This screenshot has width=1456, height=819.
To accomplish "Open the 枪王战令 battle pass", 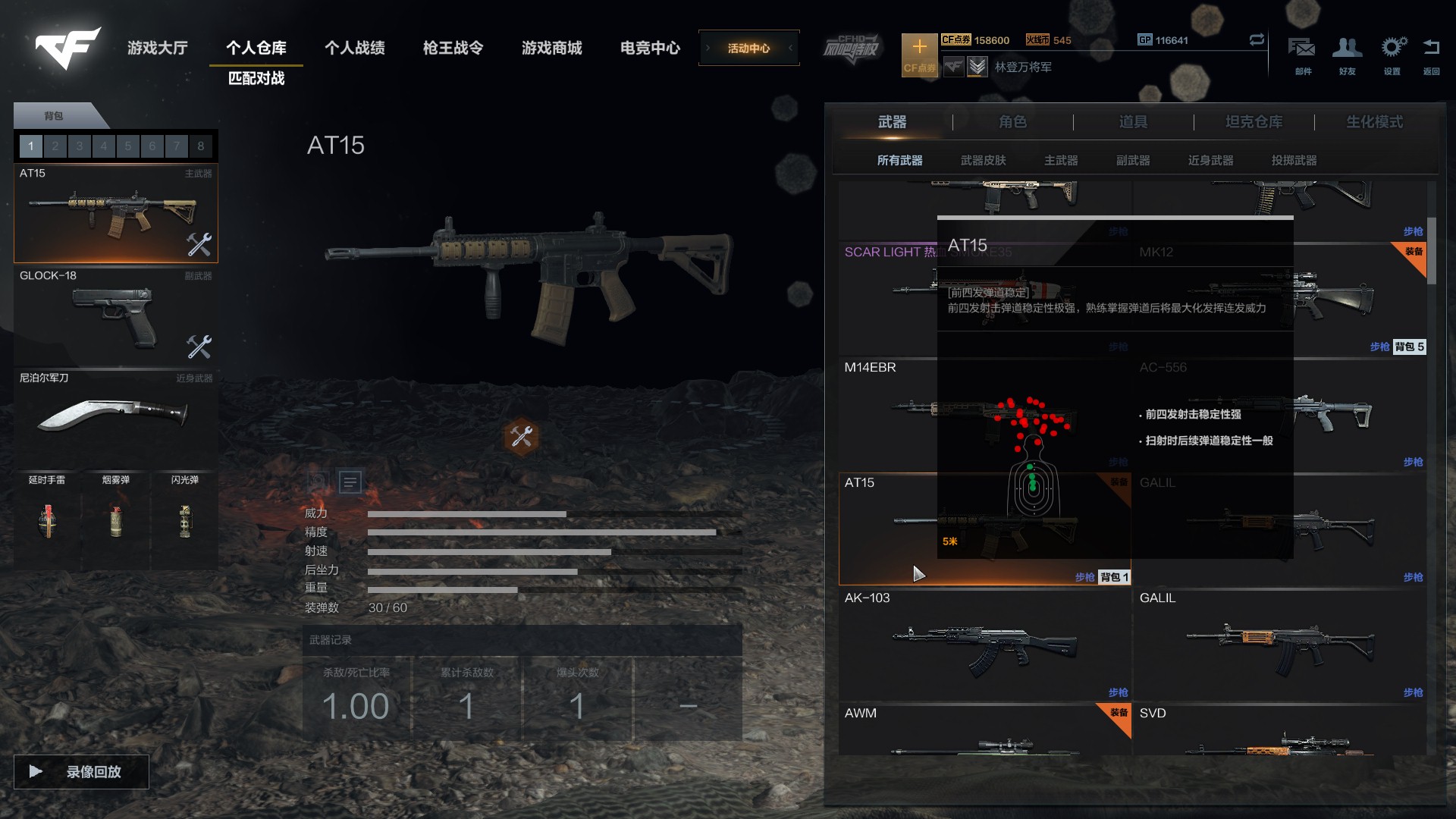I will pos(453,48).
